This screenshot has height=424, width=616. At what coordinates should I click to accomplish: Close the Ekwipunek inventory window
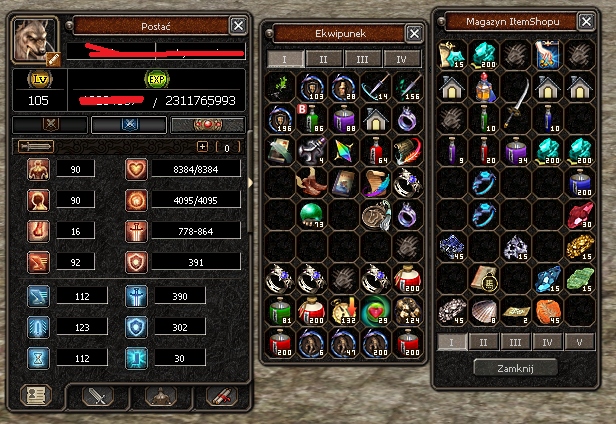pos(414,33)
